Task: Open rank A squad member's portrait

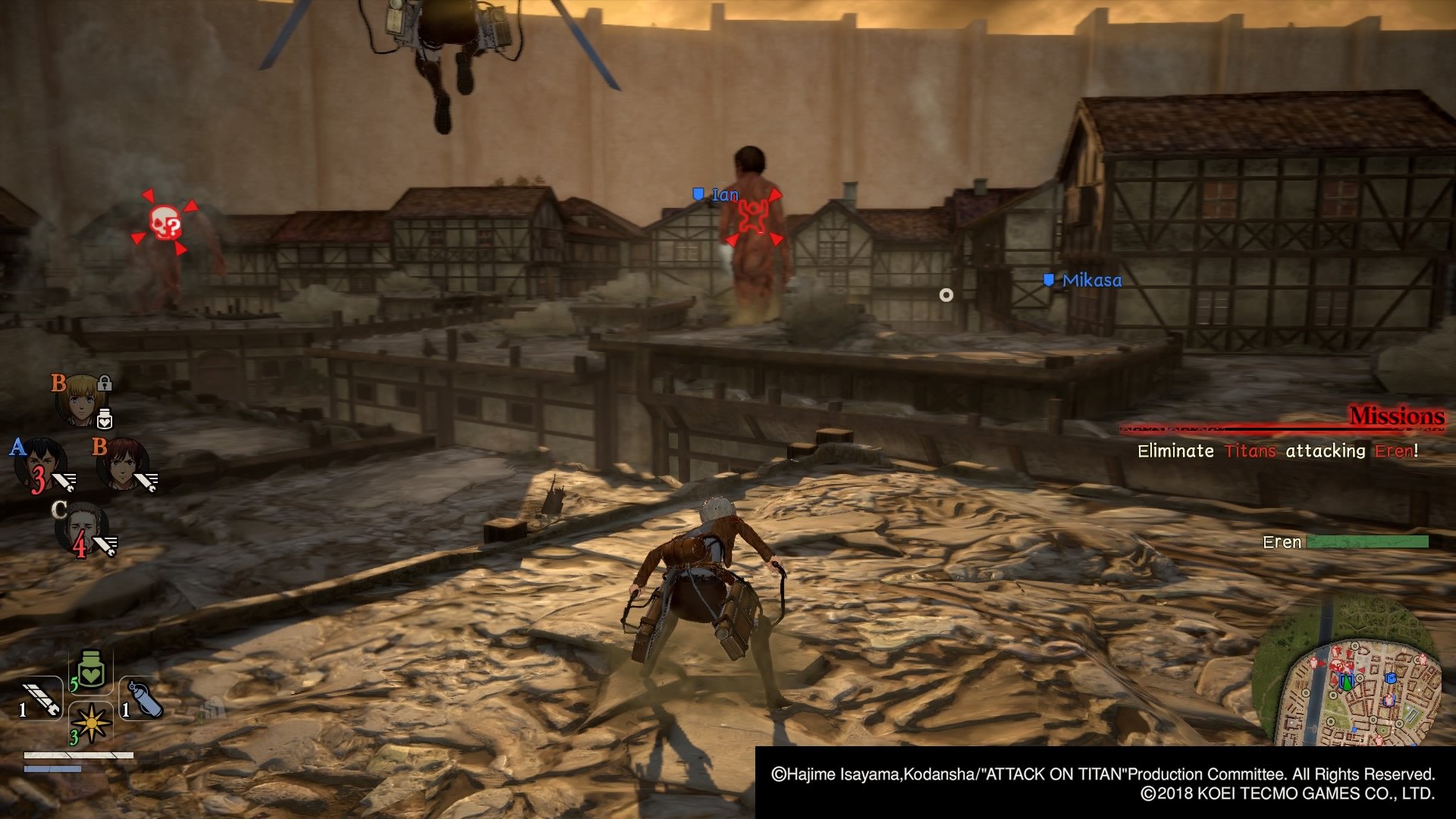Action: pos(42,460)
